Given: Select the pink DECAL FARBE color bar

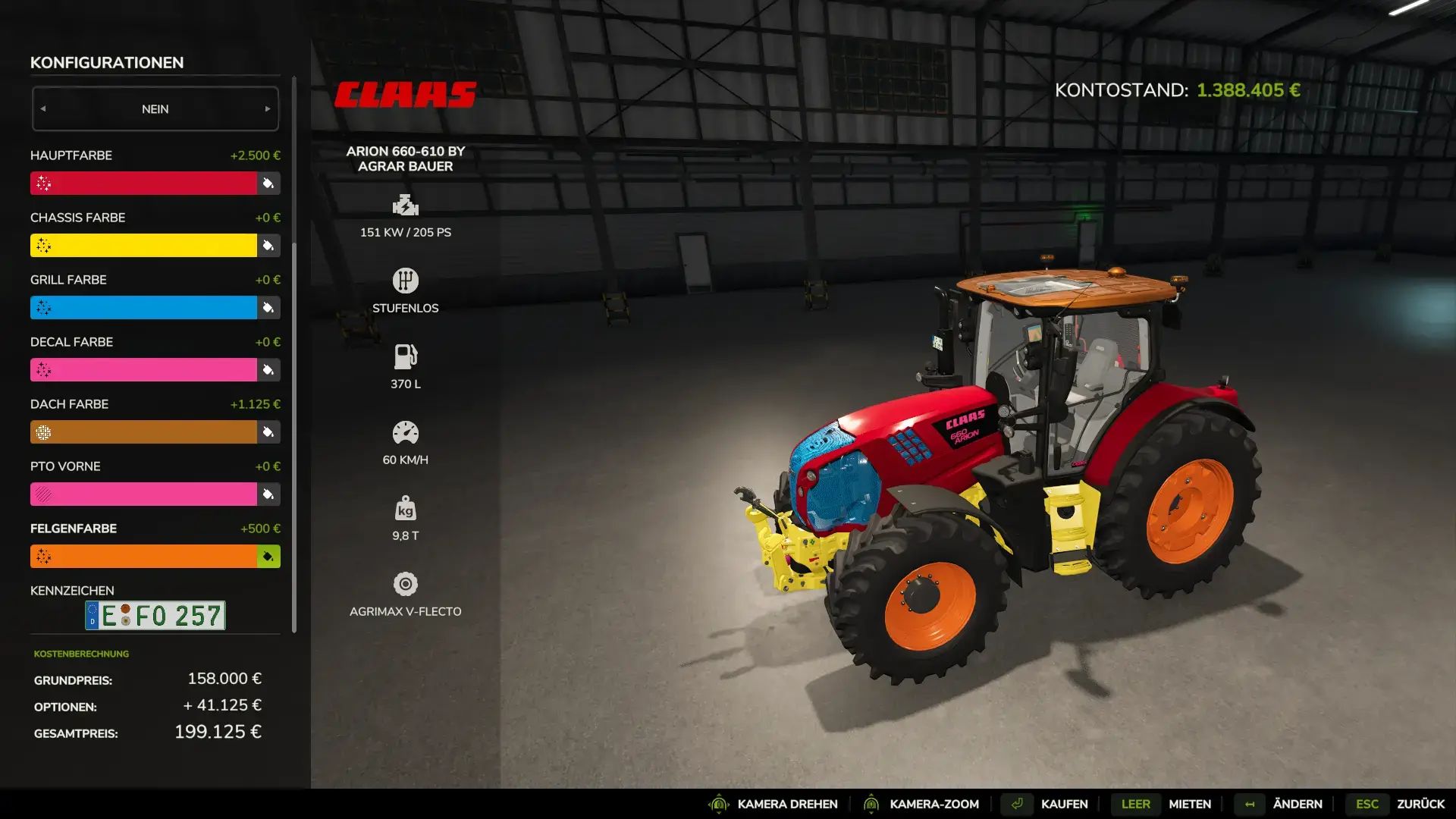Looking at the screenshot, I should coord(144,369).
